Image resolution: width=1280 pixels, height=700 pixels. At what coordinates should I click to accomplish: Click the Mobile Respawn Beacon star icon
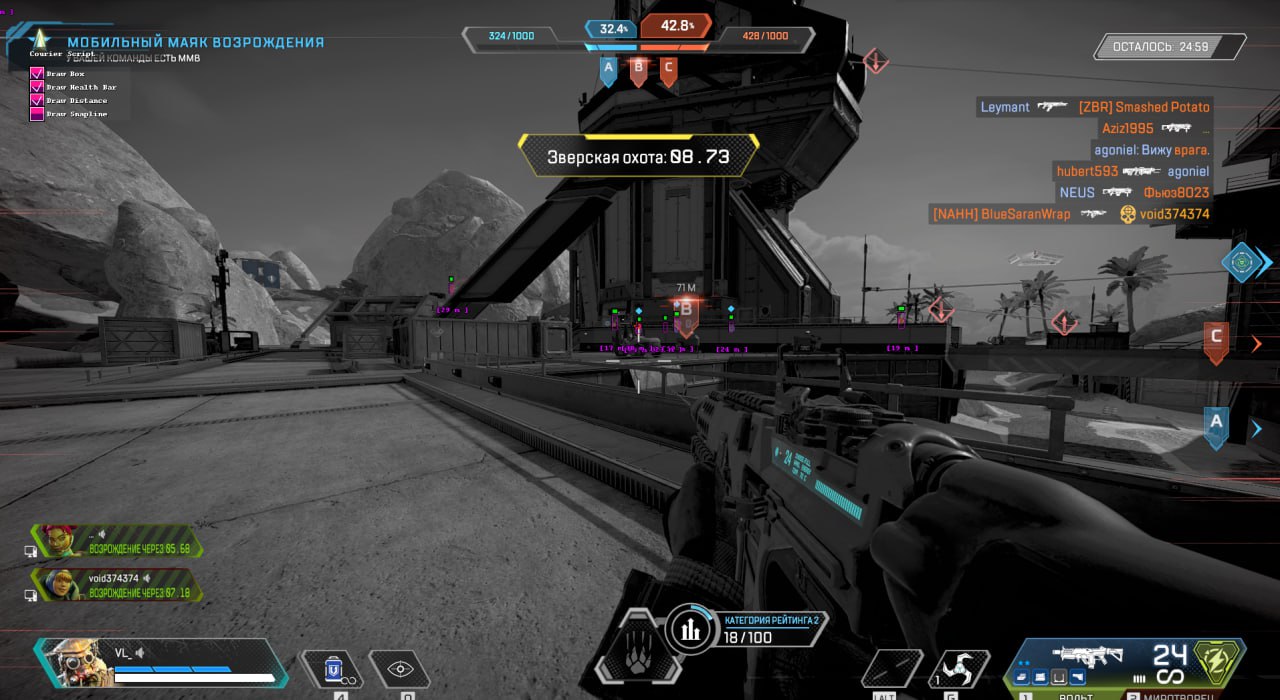[x=39, y=41]
